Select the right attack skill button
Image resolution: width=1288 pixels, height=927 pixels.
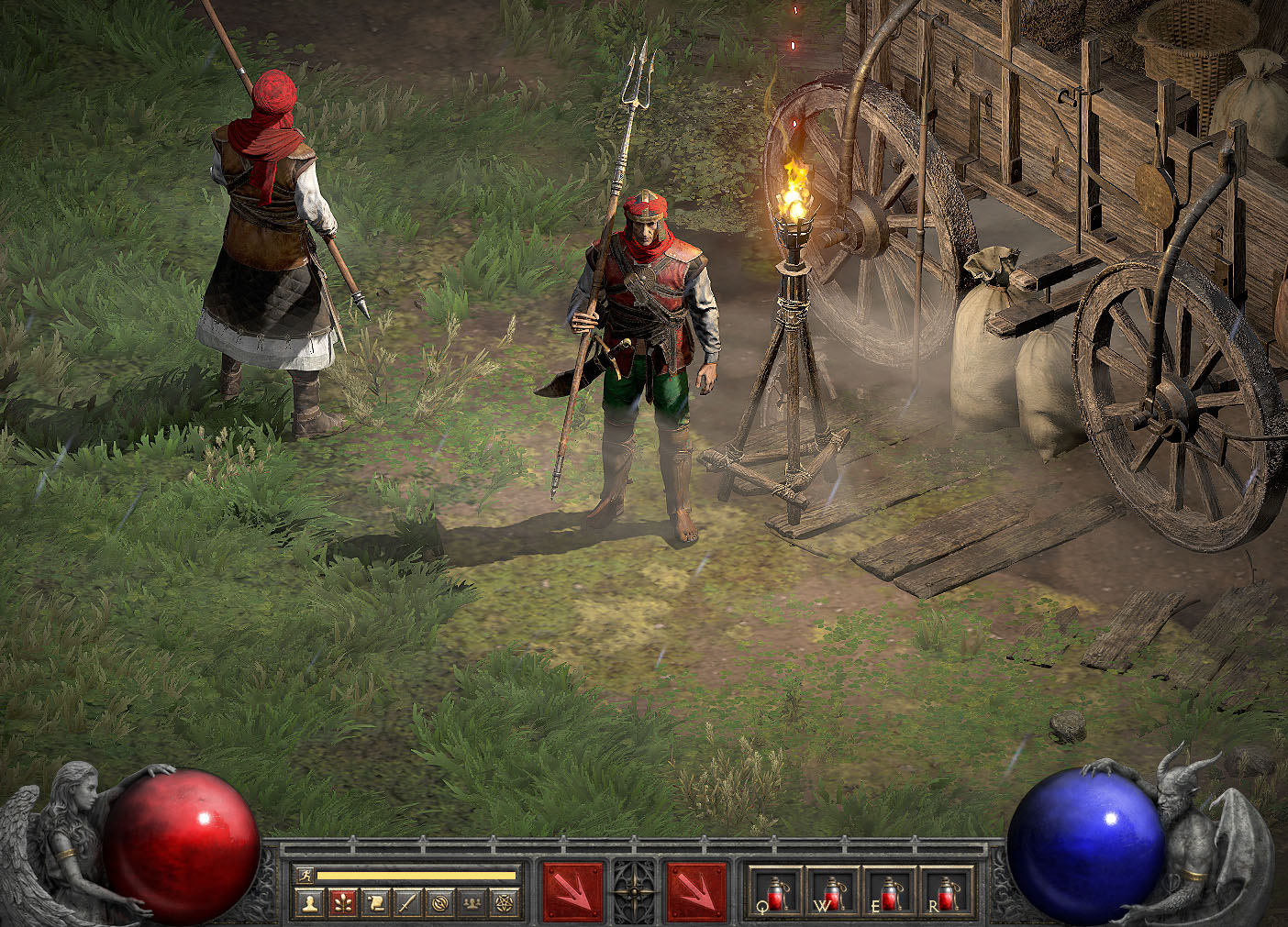[x=696, y=891]
